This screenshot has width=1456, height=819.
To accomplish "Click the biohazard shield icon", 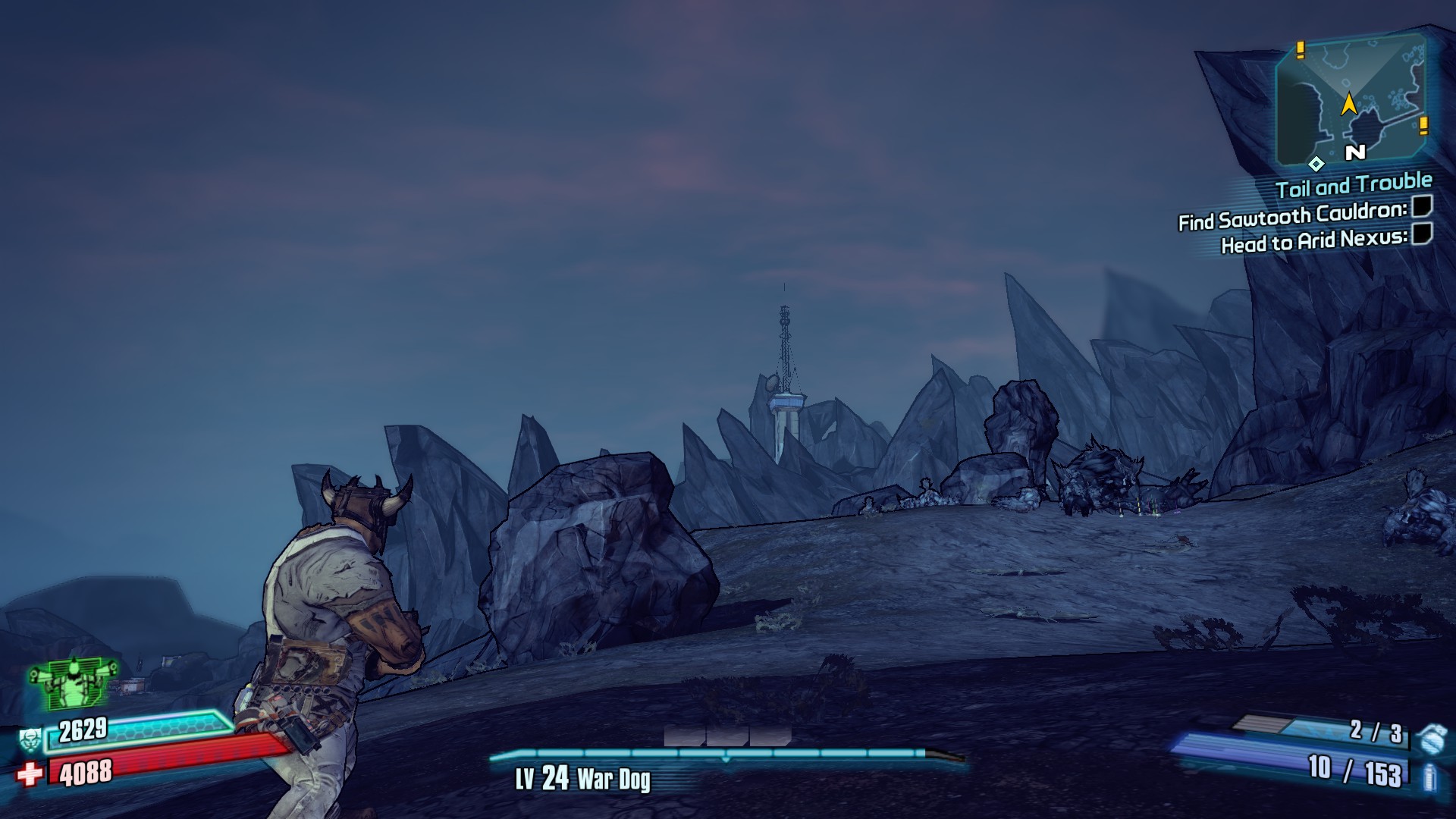I will [30, 737].
